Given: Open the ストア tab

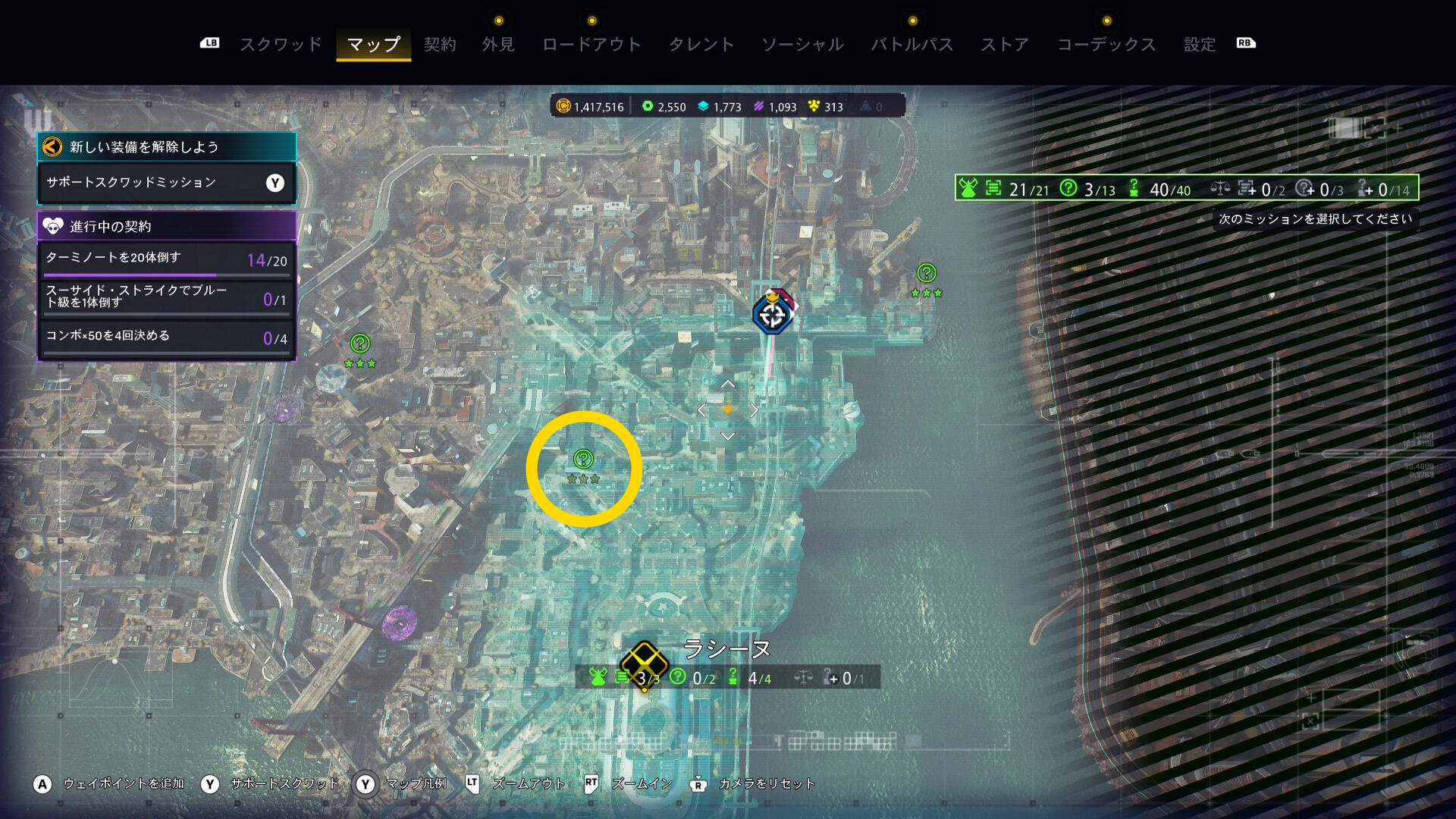Looking at the screenshot, I should tap(1005, 44).
